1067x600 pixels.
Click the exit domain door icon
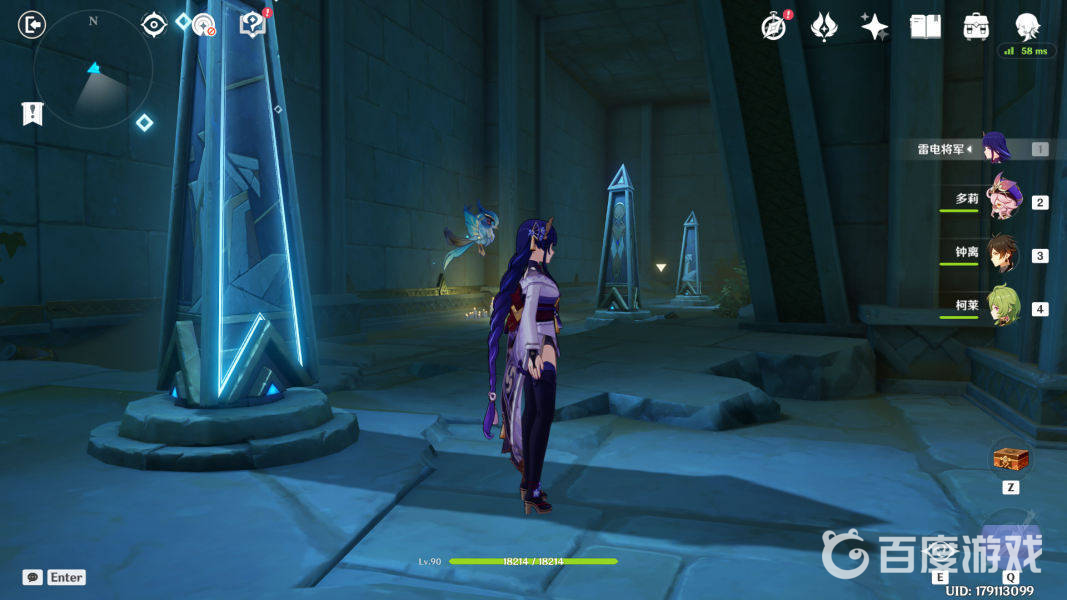click(32, 25)
